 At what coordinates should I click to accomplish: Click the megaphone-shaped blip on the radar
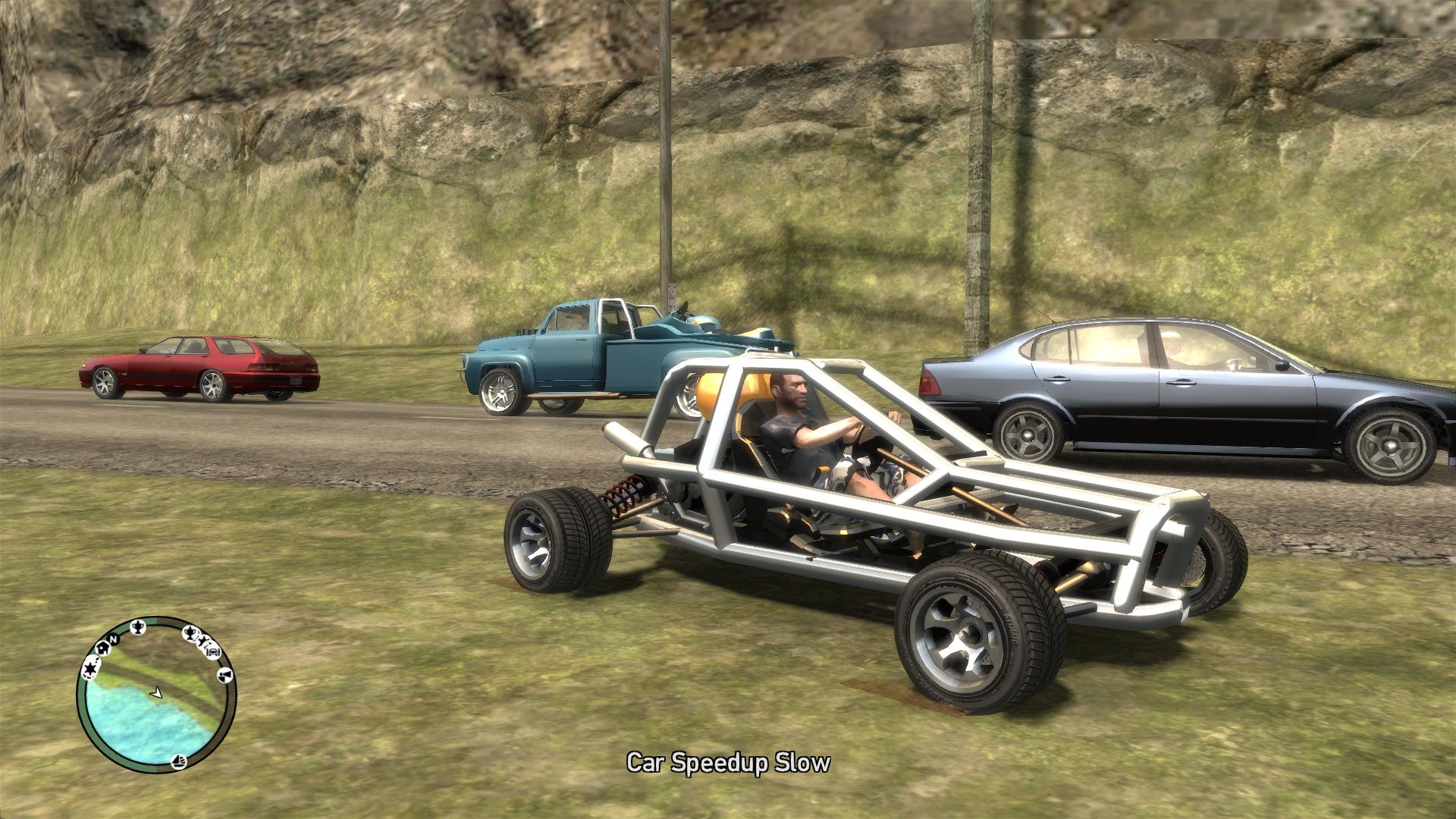225,674
